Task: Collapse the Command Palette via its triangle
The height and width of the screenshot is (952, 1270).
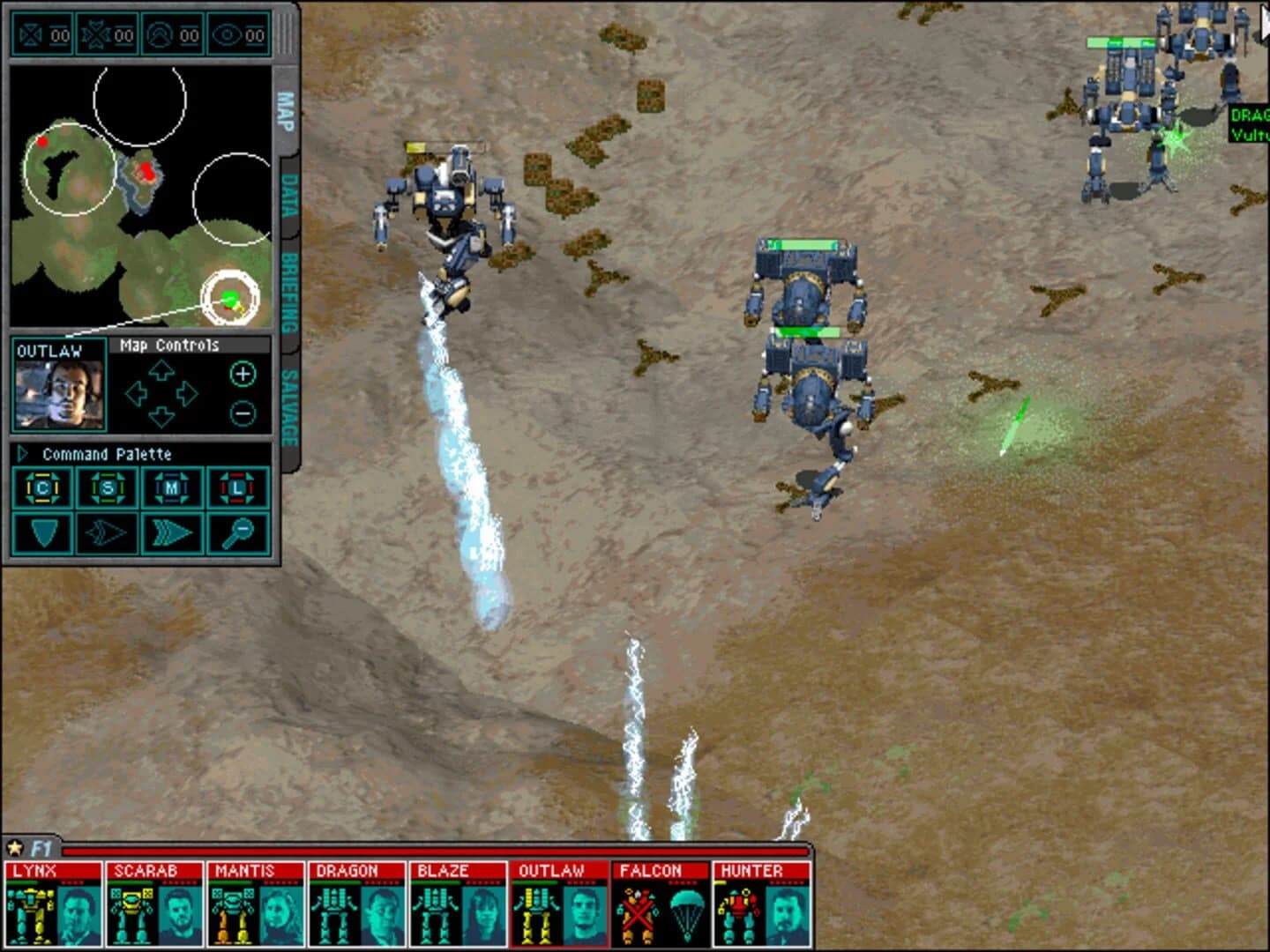Action: point(22,455)
